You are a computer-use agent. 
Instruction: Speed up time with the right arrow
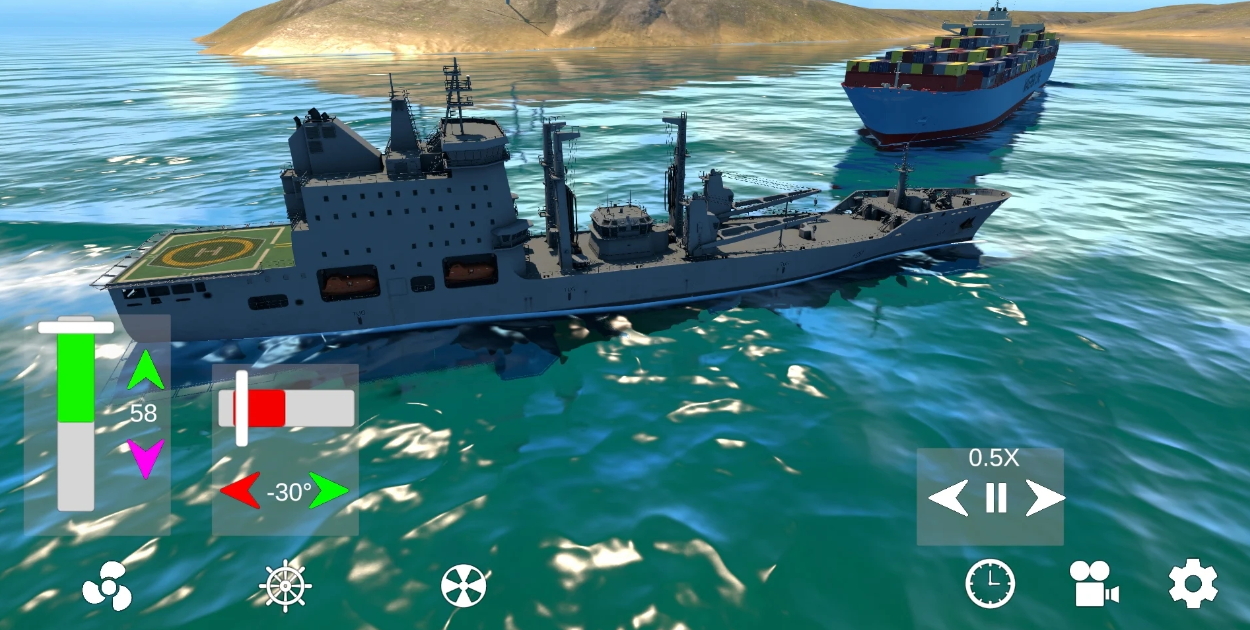[x=1044, y=498]
